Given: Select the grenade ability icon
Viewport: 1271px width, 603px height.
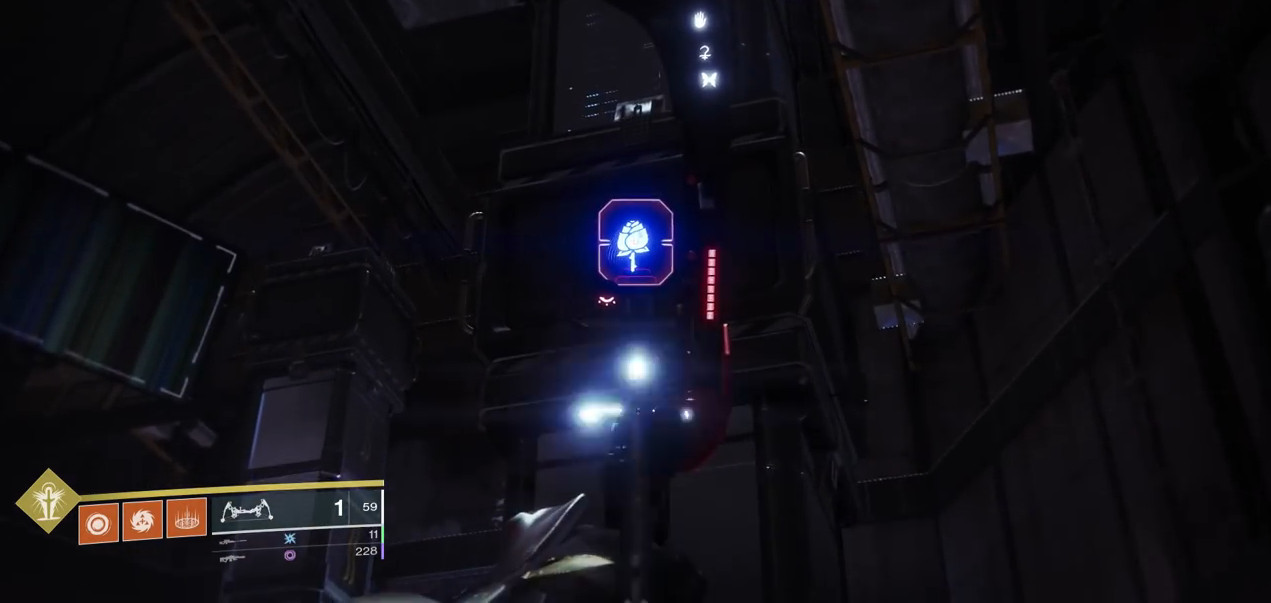Looking at the screenshot, I should [98, 523].
